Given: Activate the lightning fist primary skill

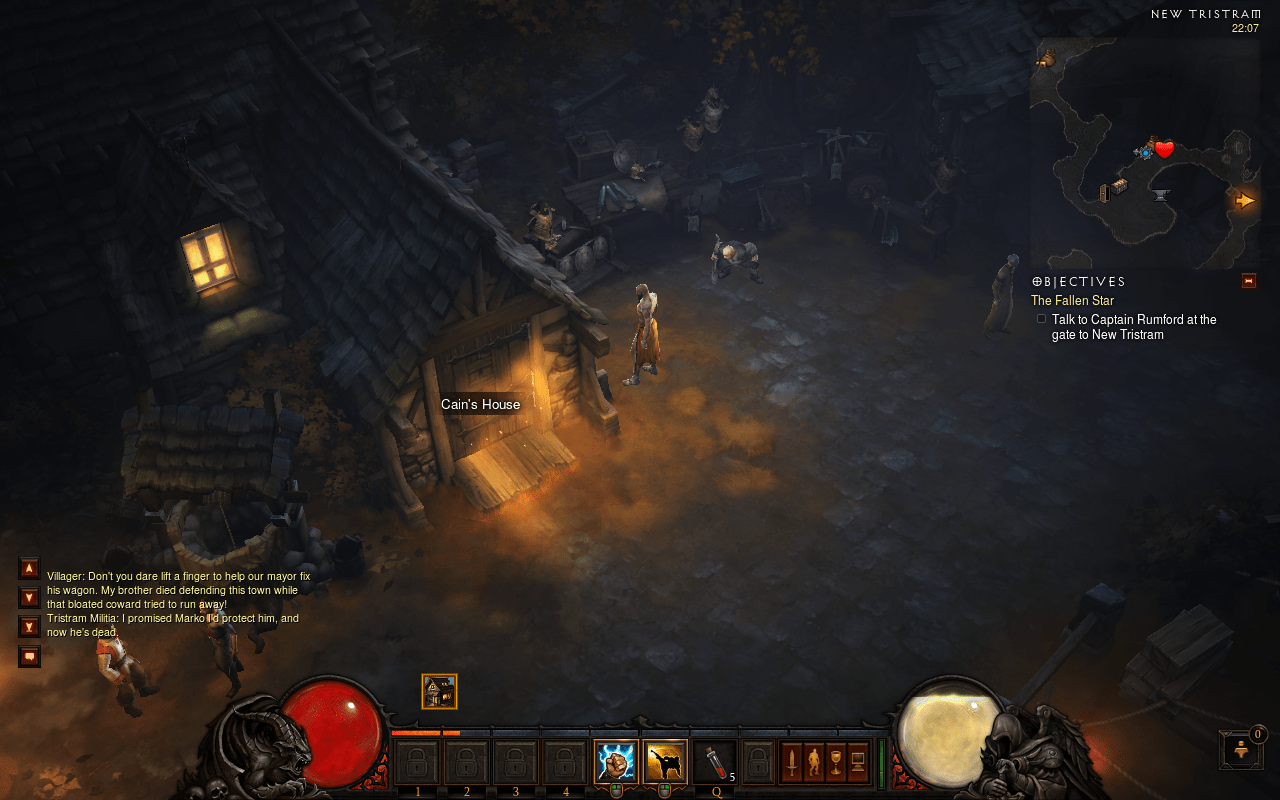Looking at the screenshot, I should pyautogui.click(x=615, y=762).
